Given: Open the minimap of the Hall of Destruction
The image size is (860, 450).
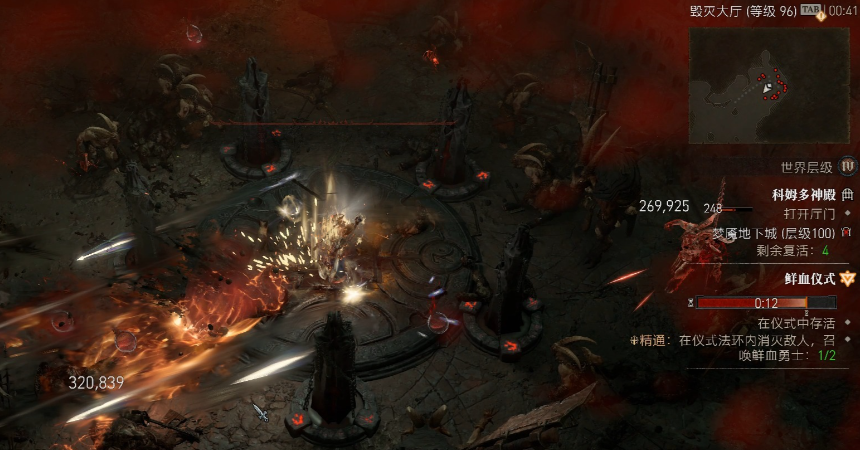Looking at the screenshot, I should point(772,87).
